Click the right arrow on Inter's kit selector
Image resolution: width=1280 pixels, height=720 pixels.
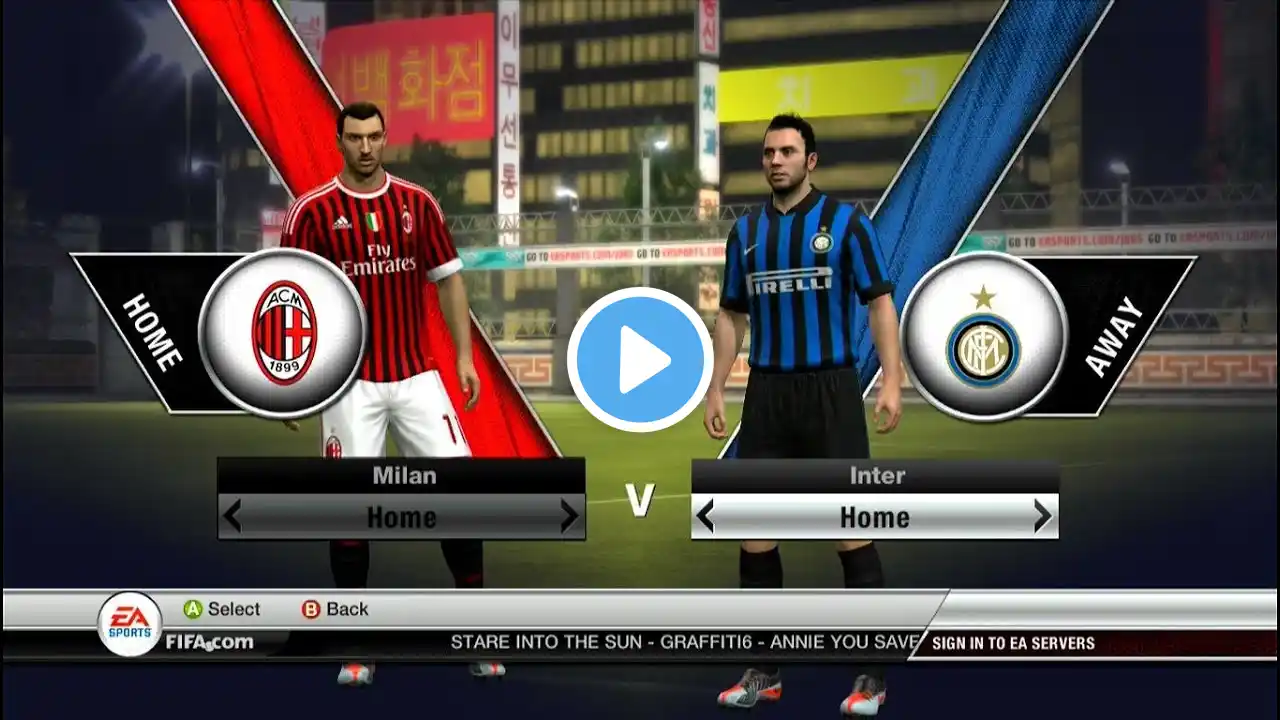pos(1042,517)
